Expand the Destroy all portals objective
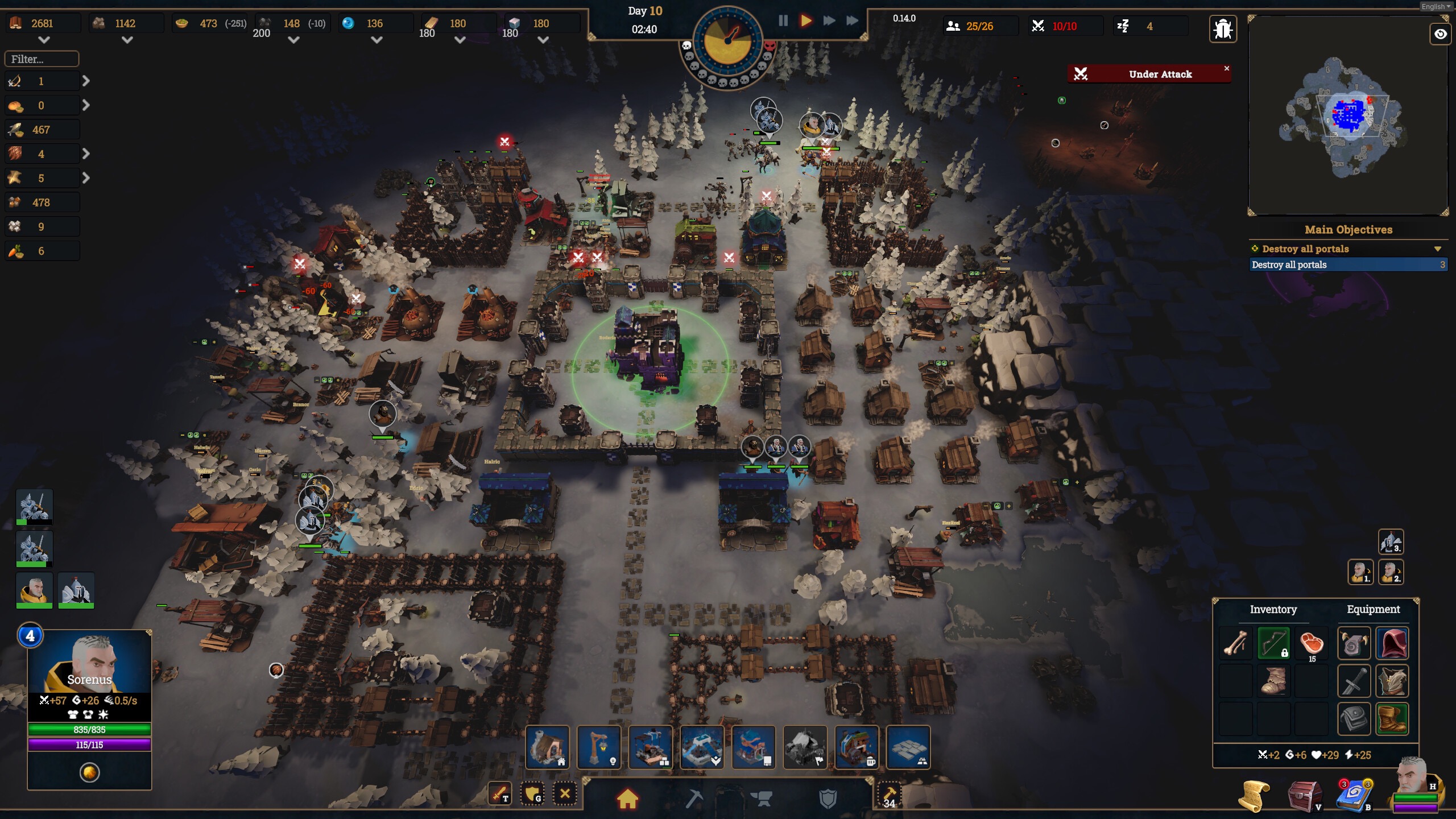Image resolution: width=1456 pixels, height=819 pixels. point(1438,249)
